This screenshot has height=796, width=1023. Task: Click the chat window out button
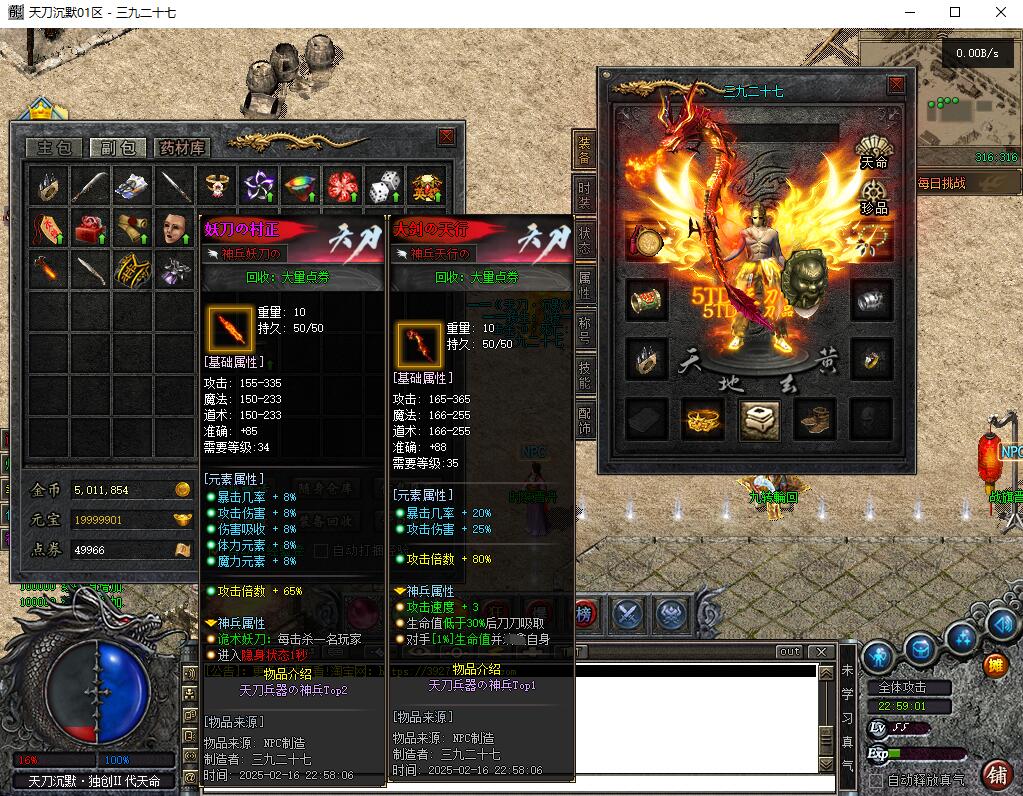pos(790,652)
